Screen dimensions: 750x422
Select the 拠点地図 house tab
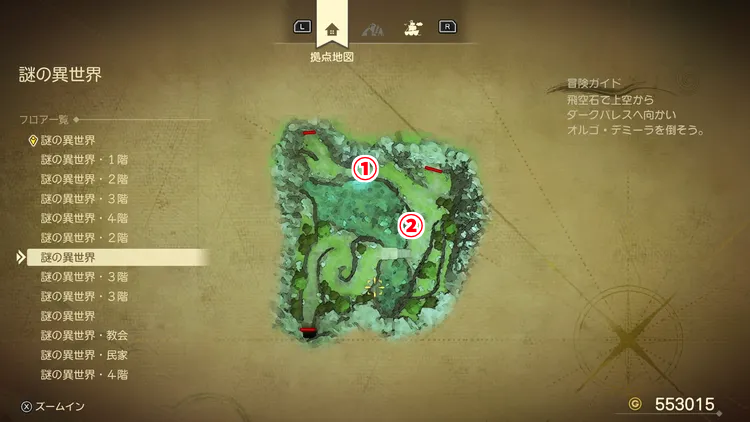[x=332, y=29]
